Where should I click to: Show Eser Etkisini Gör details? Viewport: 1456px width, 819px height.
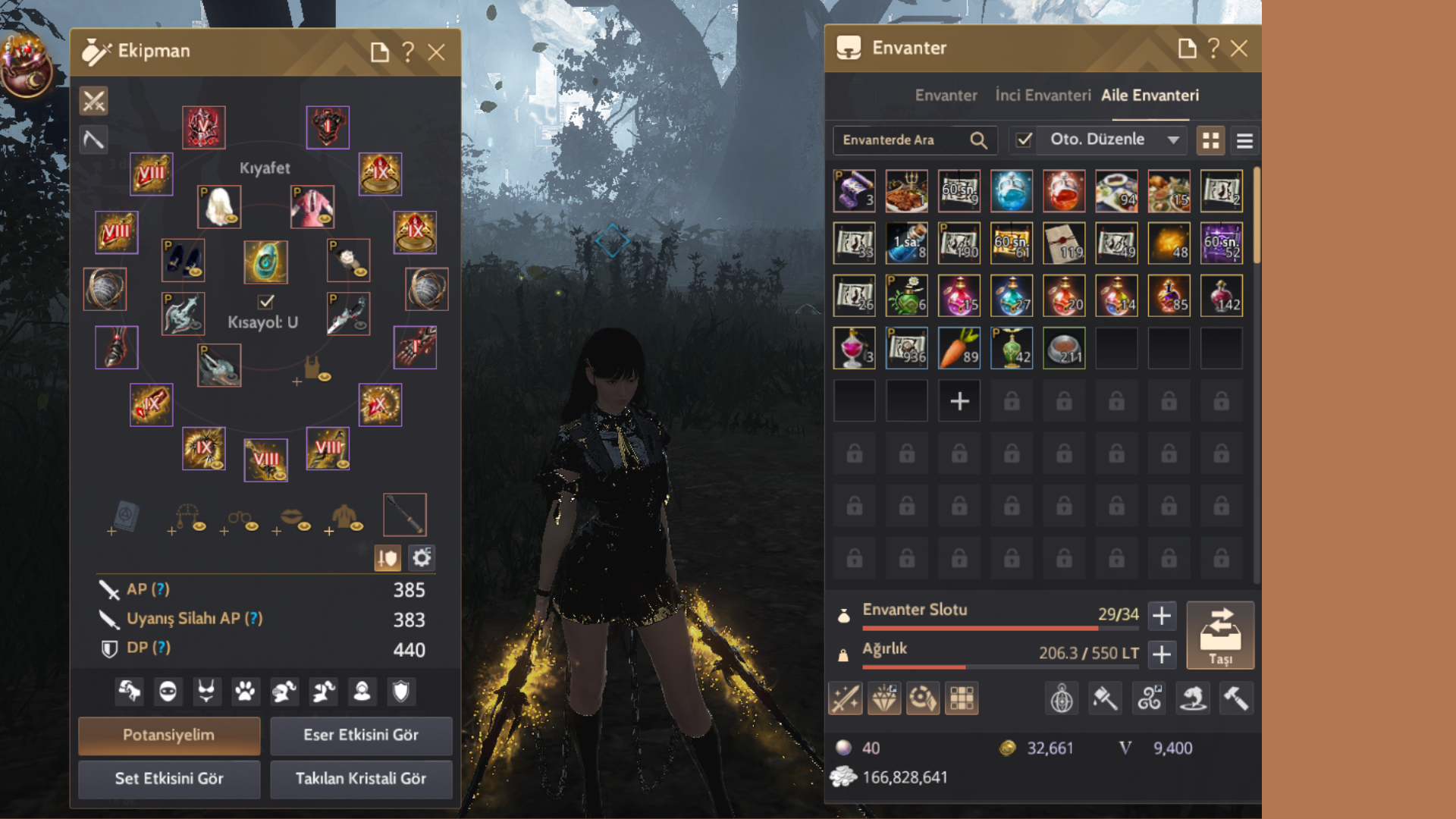(x=361, y=735)
